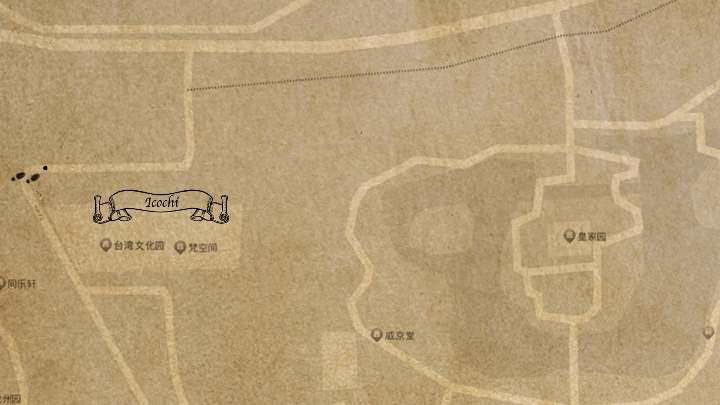The height and width of the screenshot is (405, 720).
Task: Select the 皇家园 location marker
Action: 569,236
